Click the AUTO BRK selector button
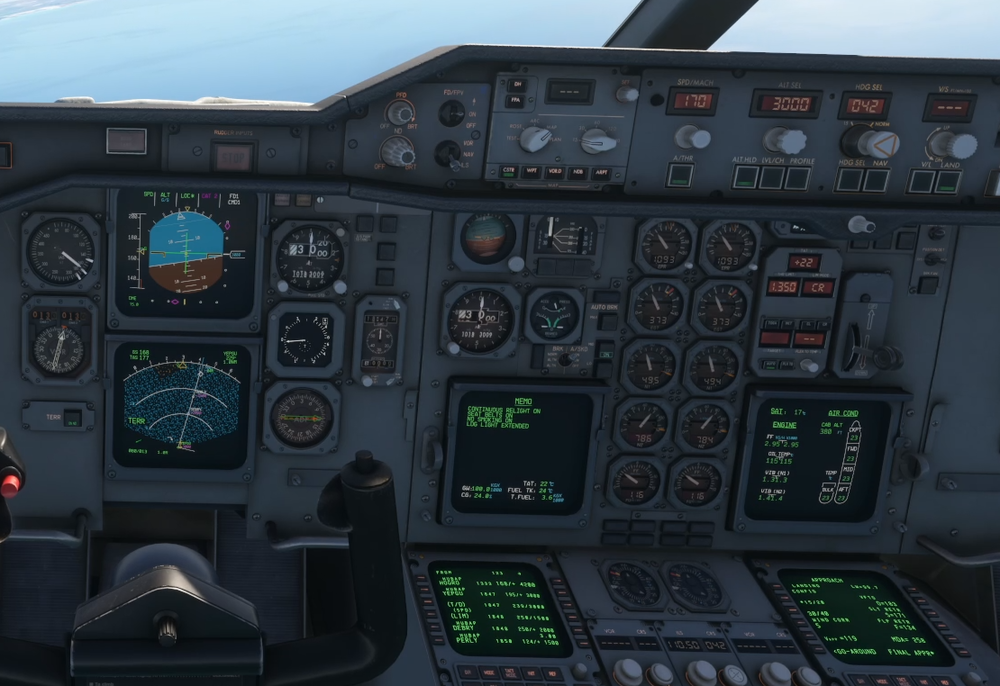 pos(606,322)
